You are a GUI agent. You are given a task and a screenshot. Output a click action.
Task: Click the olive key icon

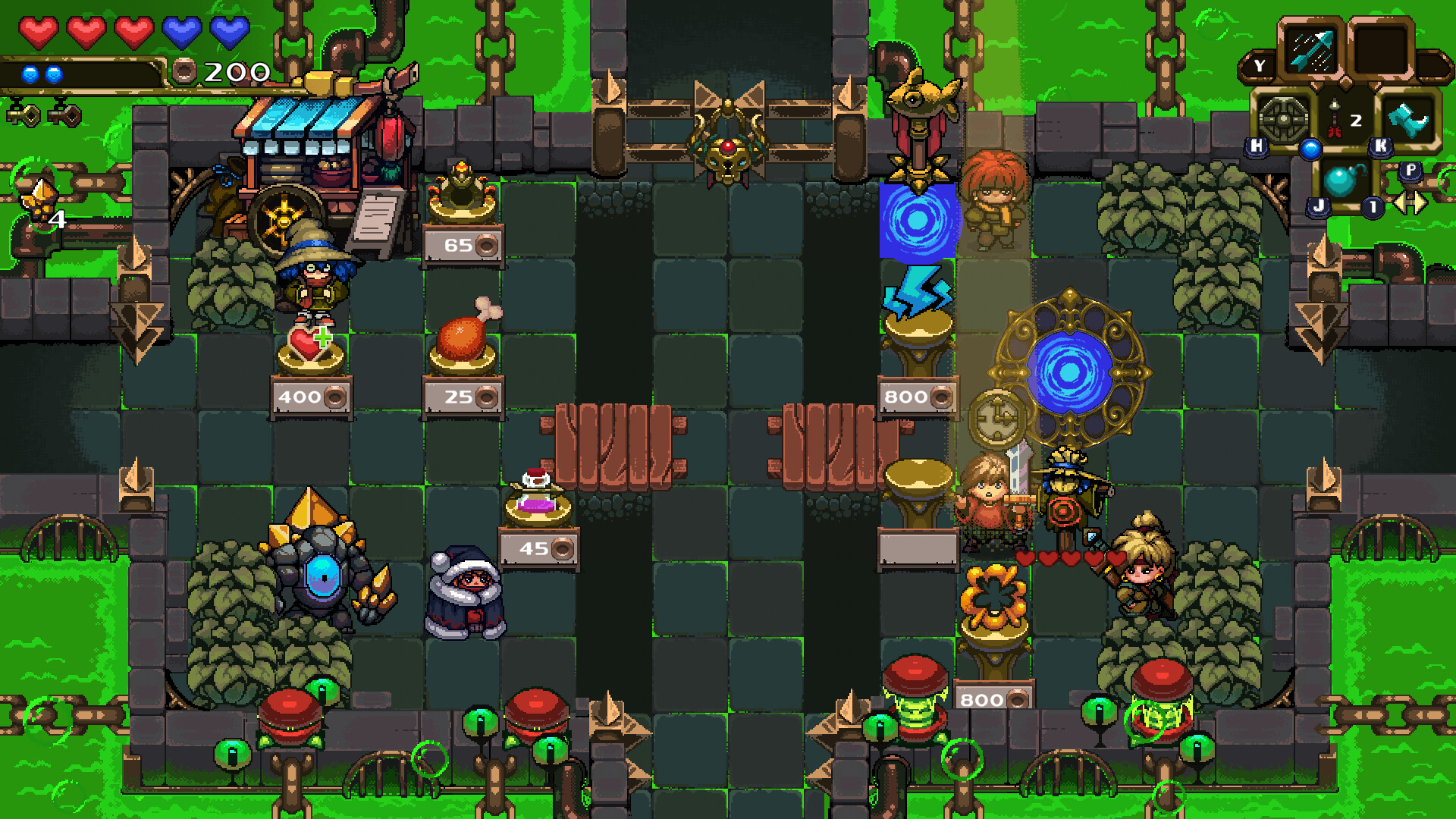click(24, 115)
